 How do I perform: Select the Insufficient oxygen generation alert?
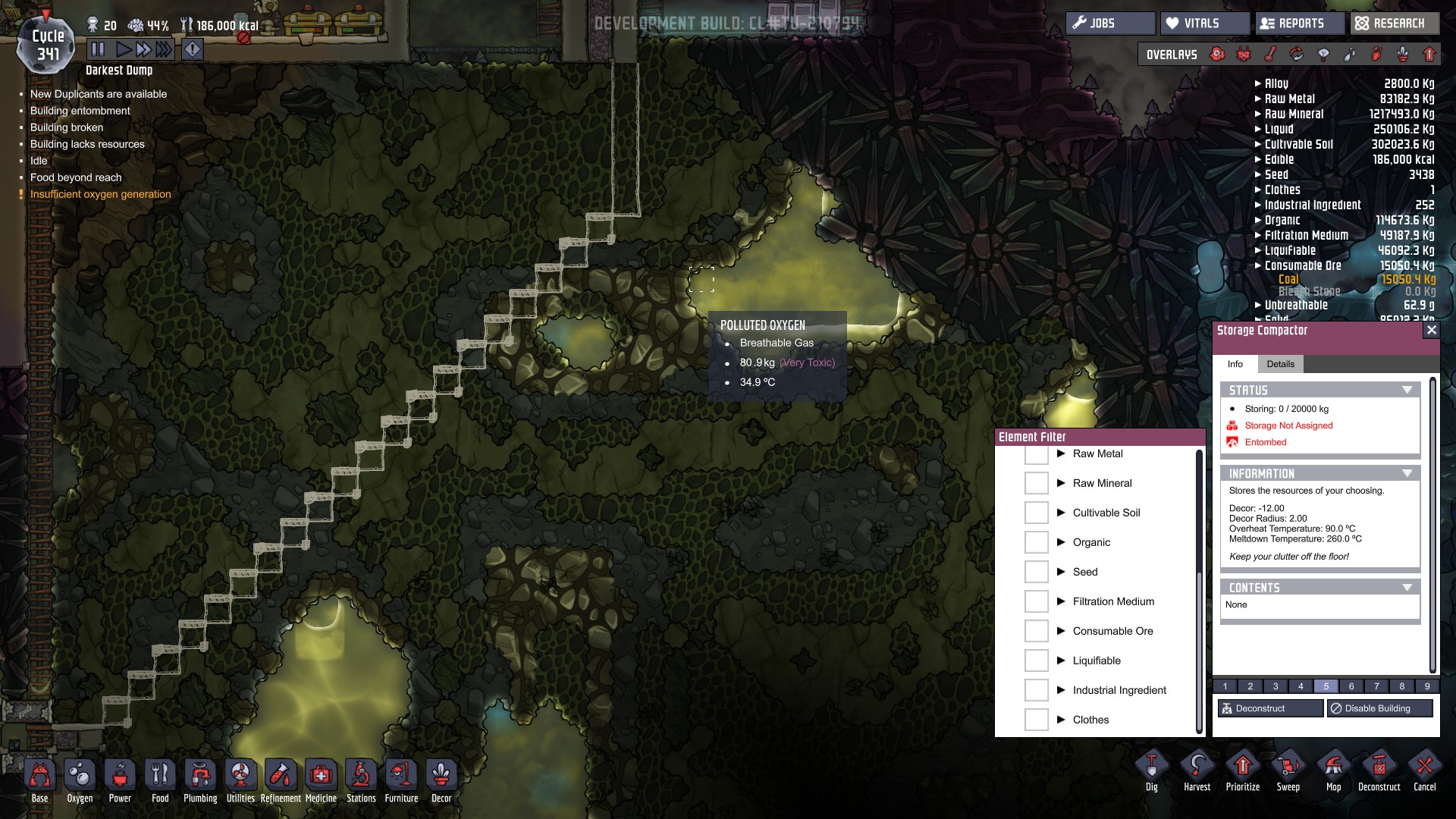(x=100, y=194)
